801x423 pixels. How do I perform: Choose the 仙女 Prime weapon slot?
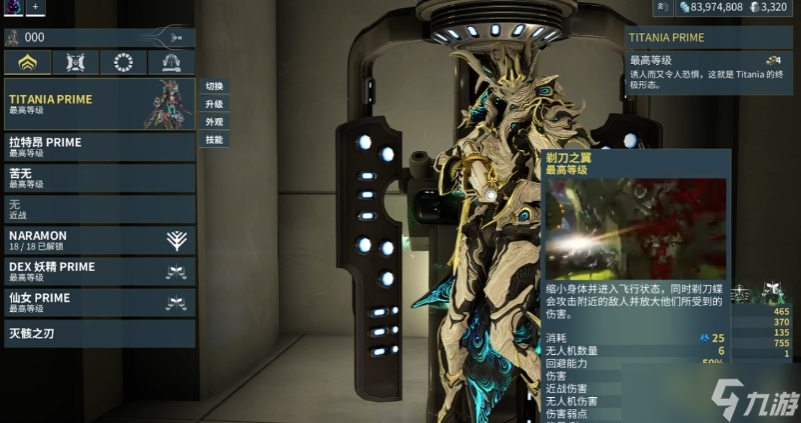coord(100,302)
